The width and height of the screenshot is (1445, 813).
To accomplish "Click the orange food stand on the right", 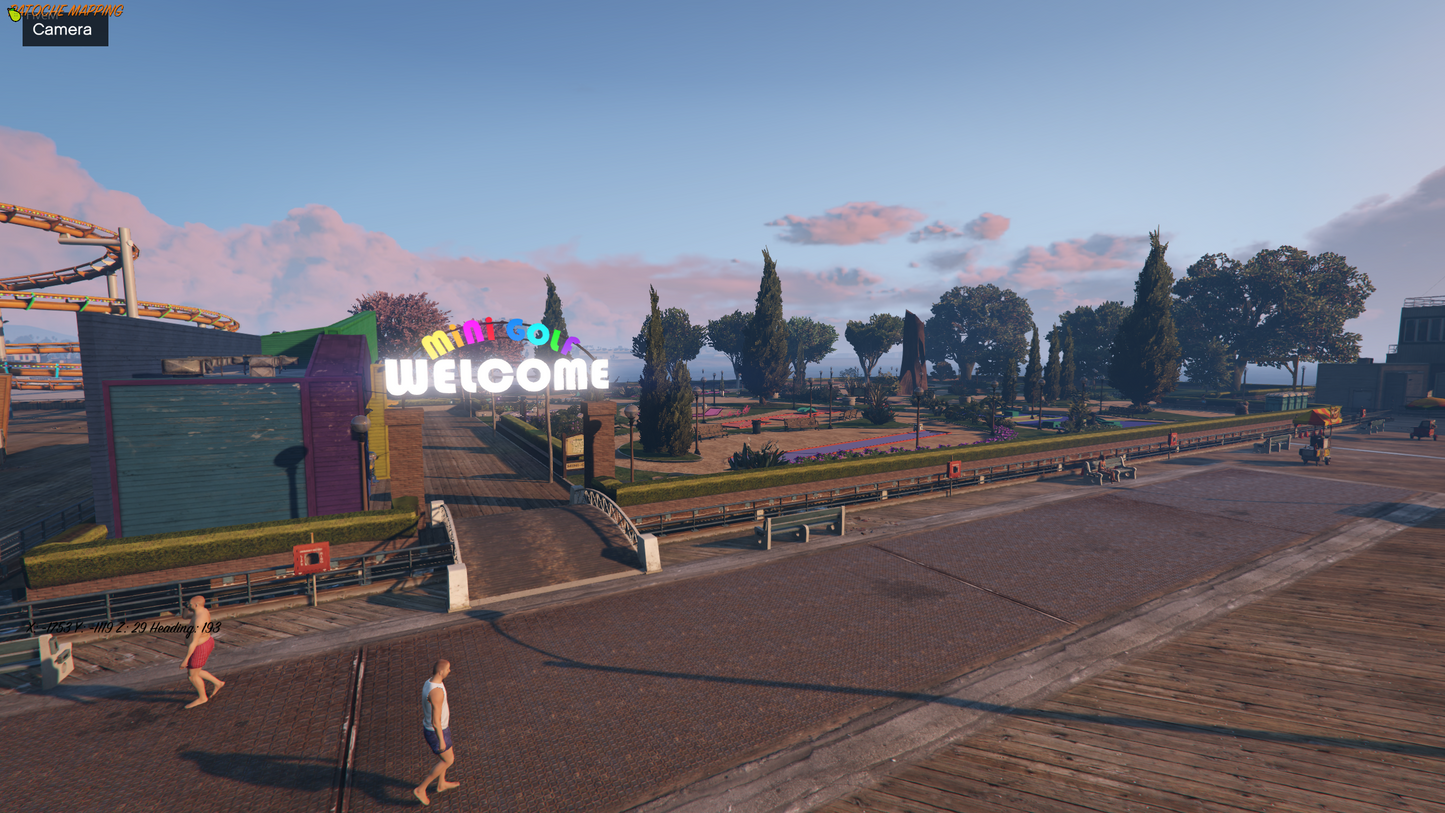I will click(x=1320, y=416).
